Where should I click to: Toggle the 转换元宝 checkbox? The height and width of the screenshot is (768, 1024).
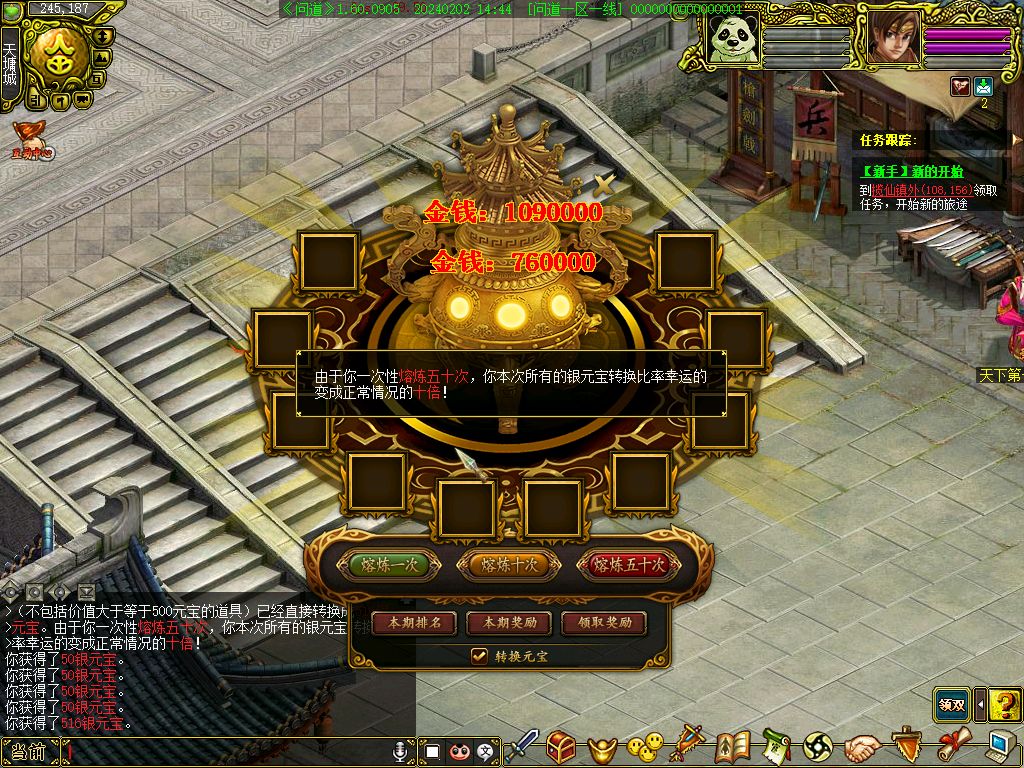coord(479,656)
